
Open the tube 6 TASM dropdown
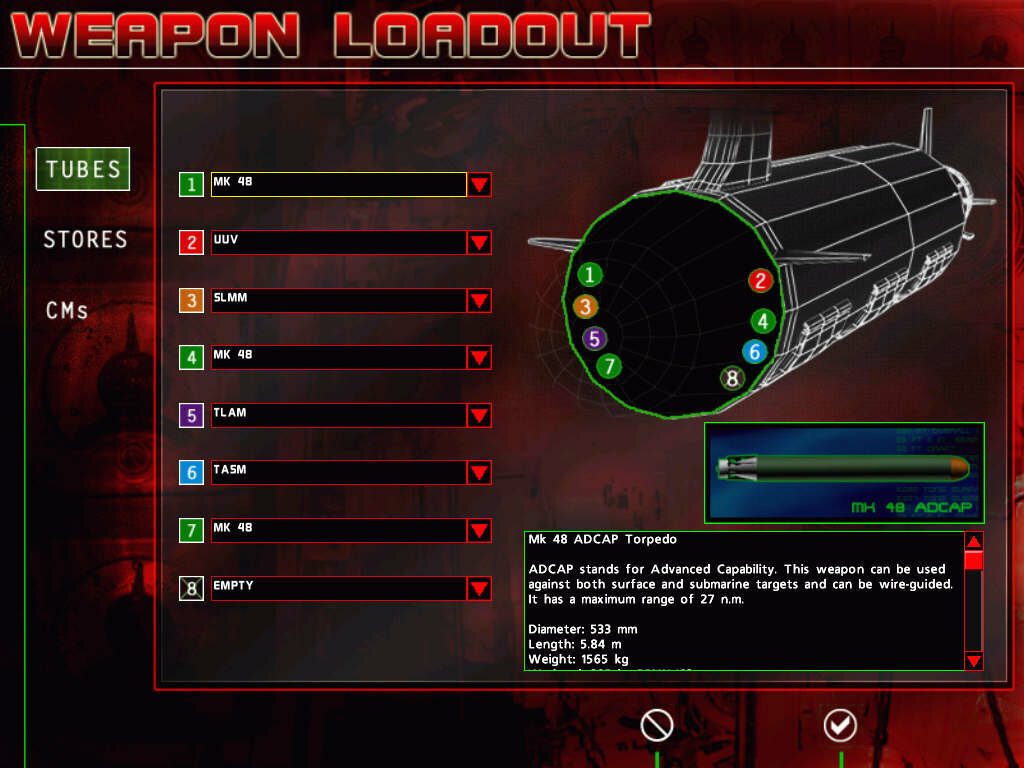pyautogui.click(x=479, y=473)
